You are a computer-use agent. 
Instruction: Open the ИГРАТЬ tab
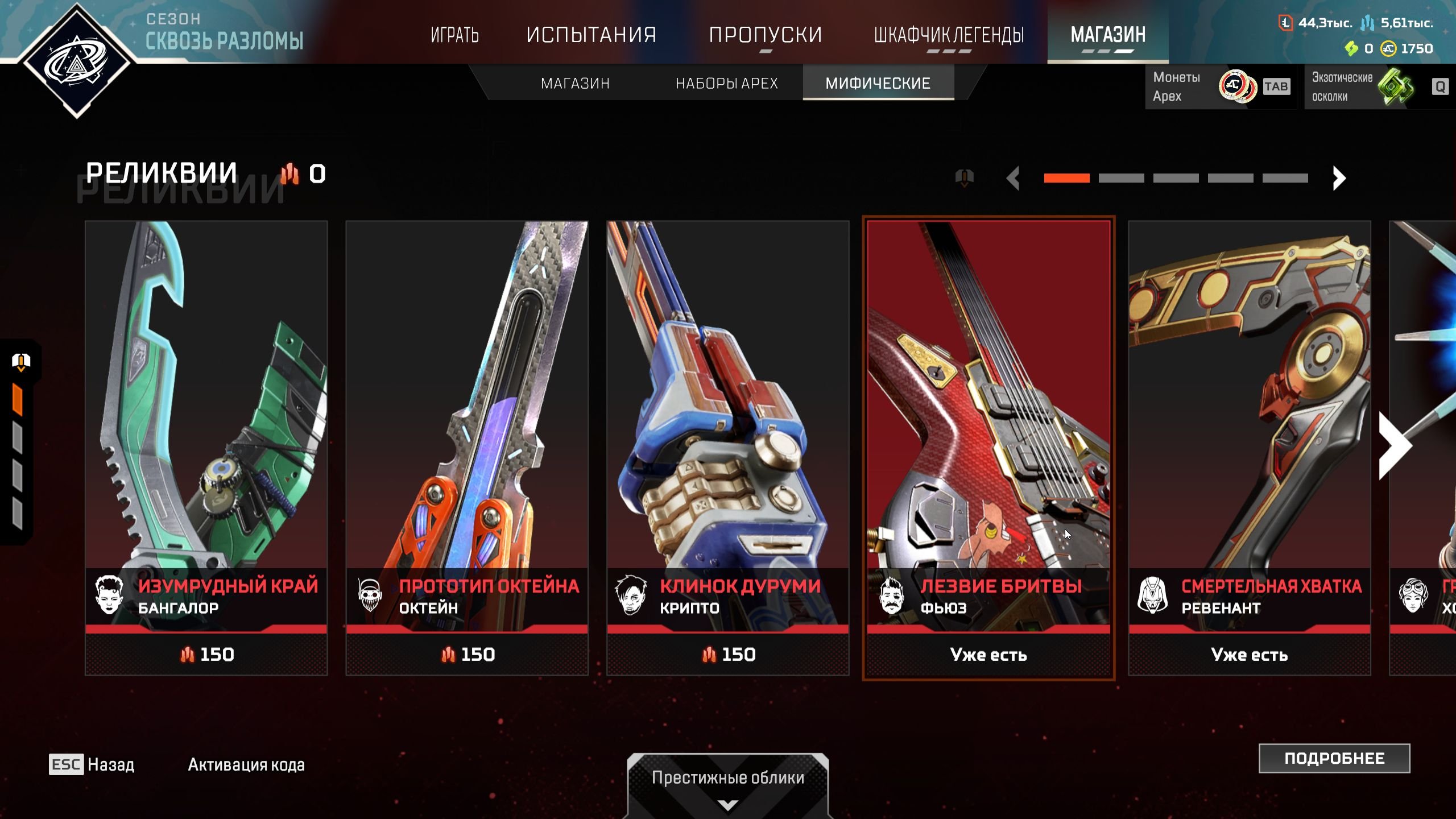click(454, 35)
